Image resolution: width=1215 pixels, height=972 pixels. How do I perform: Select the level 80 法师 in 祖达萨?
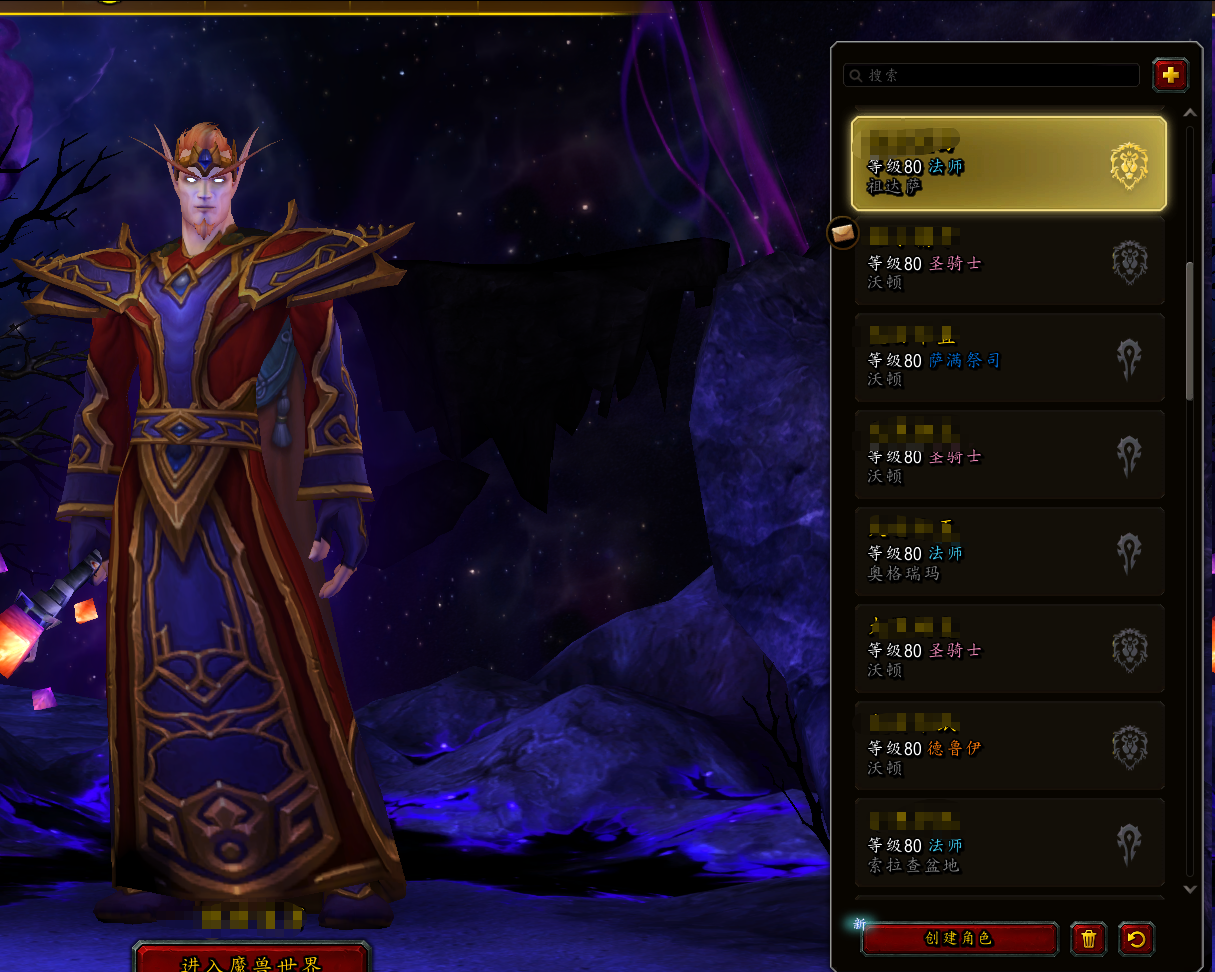(1008, 164)
